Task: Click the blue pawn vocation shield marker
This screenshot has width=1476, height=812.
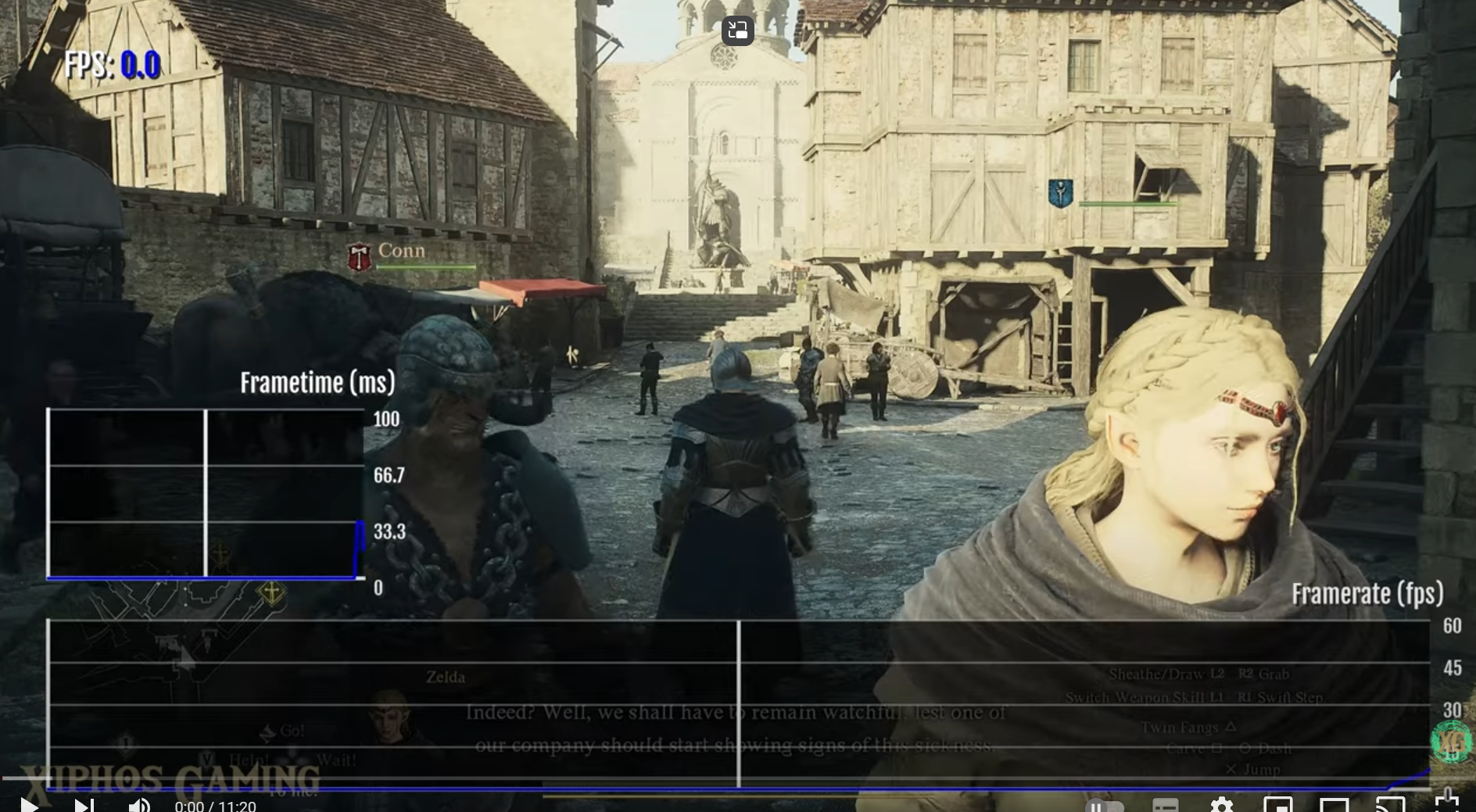Action: (x=1060, y=192)
